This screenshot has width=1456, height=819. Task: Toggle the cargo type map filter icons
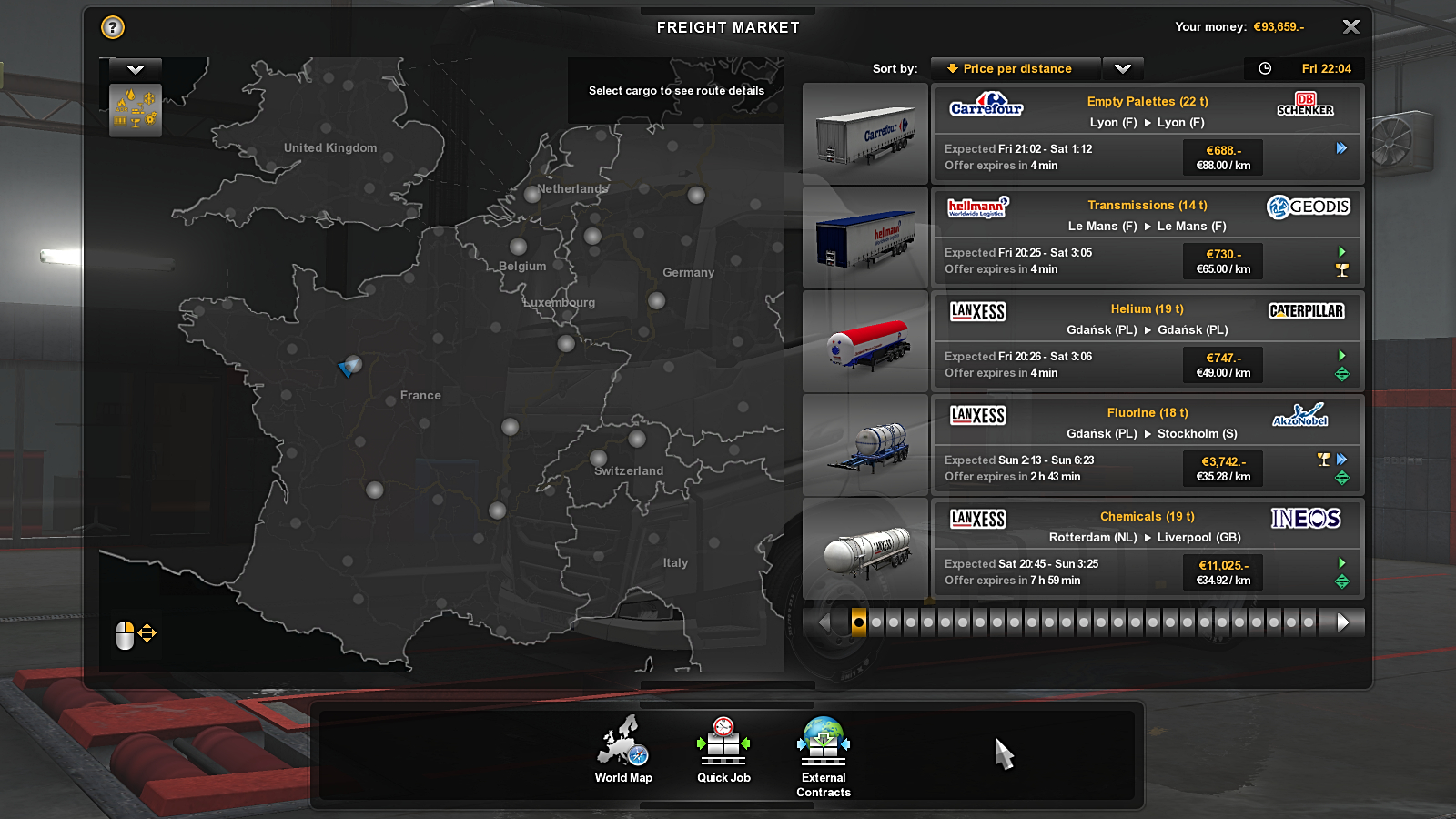coord(136,110)
